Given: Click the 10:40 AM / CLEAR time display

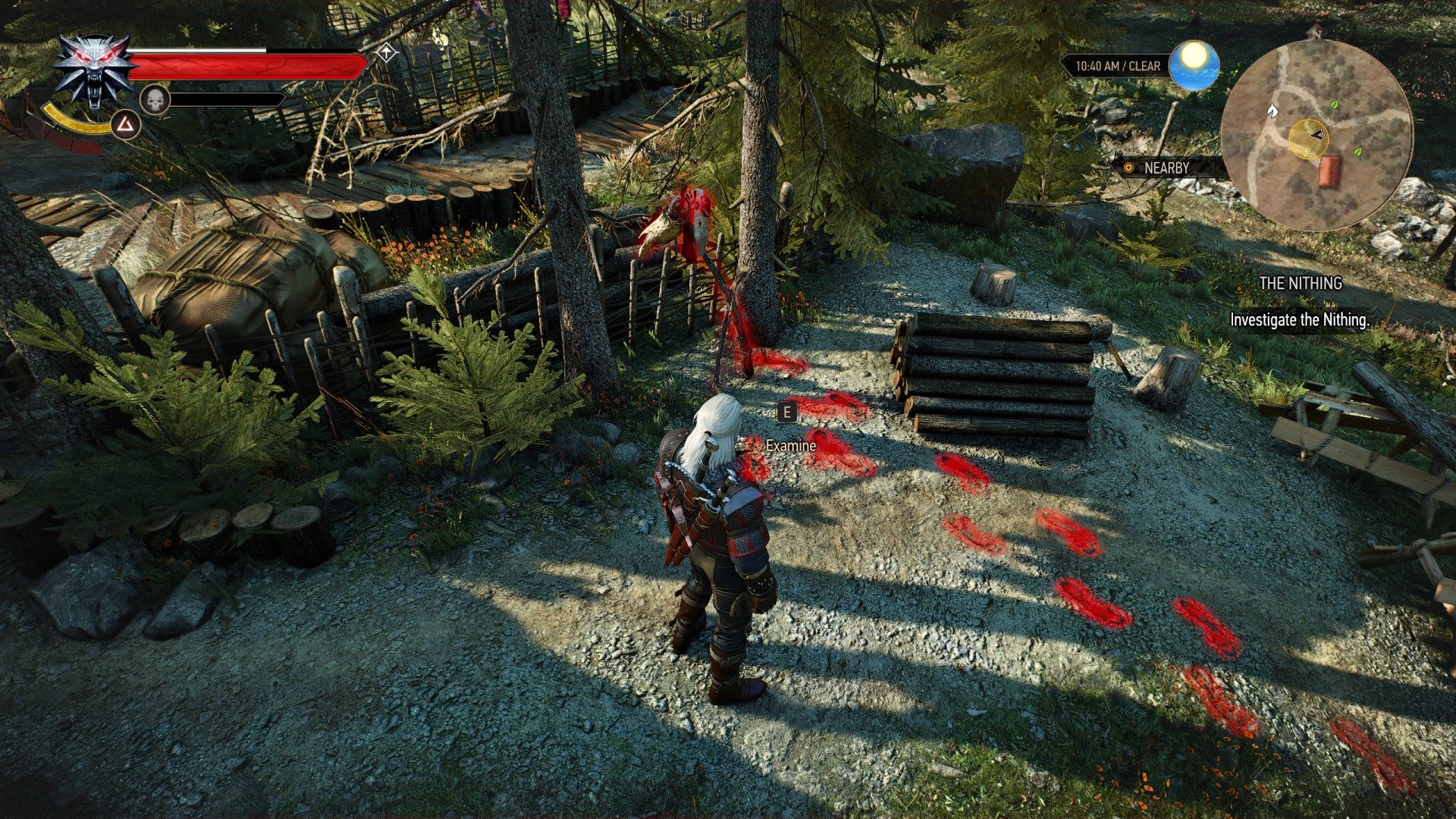Looking at the screenshot, I should [1119, 66].
